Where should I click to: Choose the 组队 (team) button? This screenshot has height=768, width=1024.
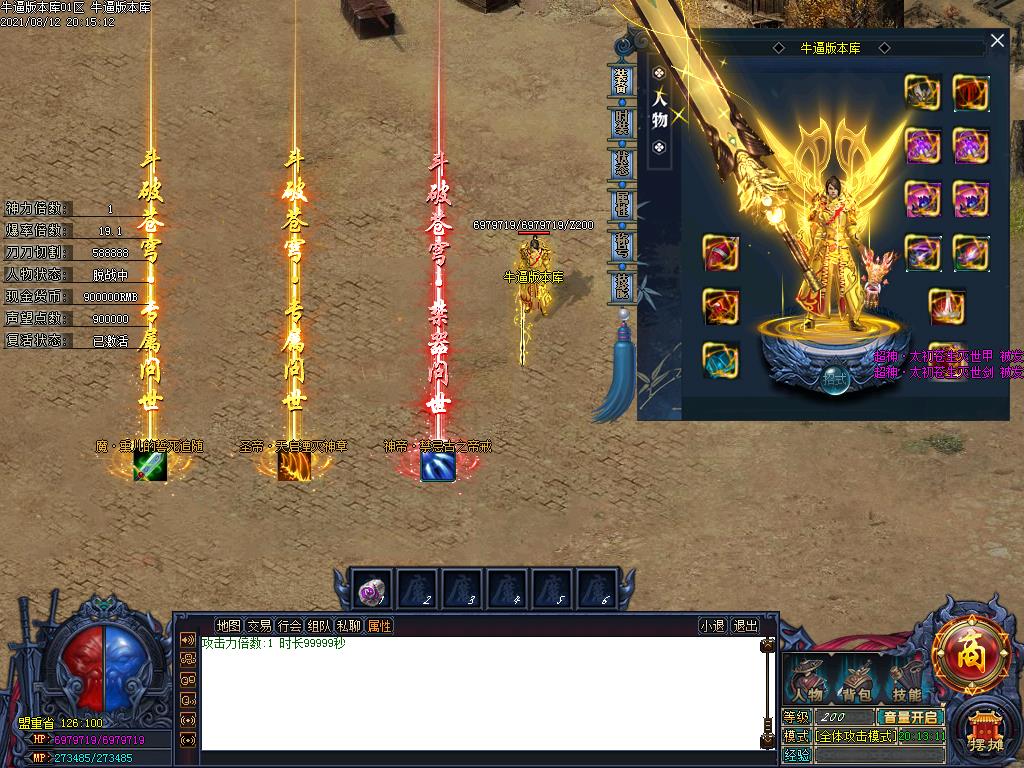[x=319, y=626]
